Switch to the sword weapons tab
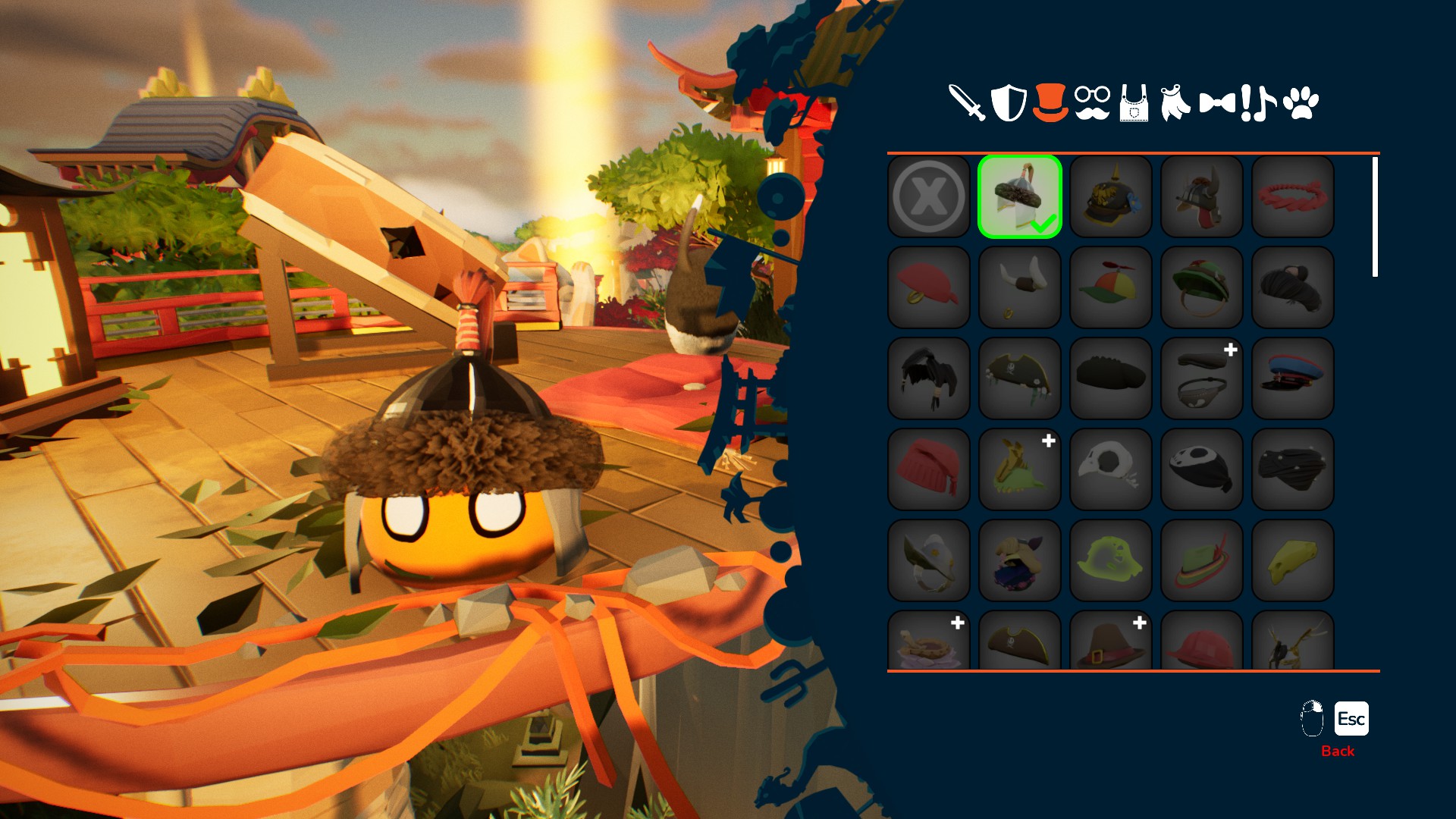The width and height of the screenshot is (1456, 819). 967,102
